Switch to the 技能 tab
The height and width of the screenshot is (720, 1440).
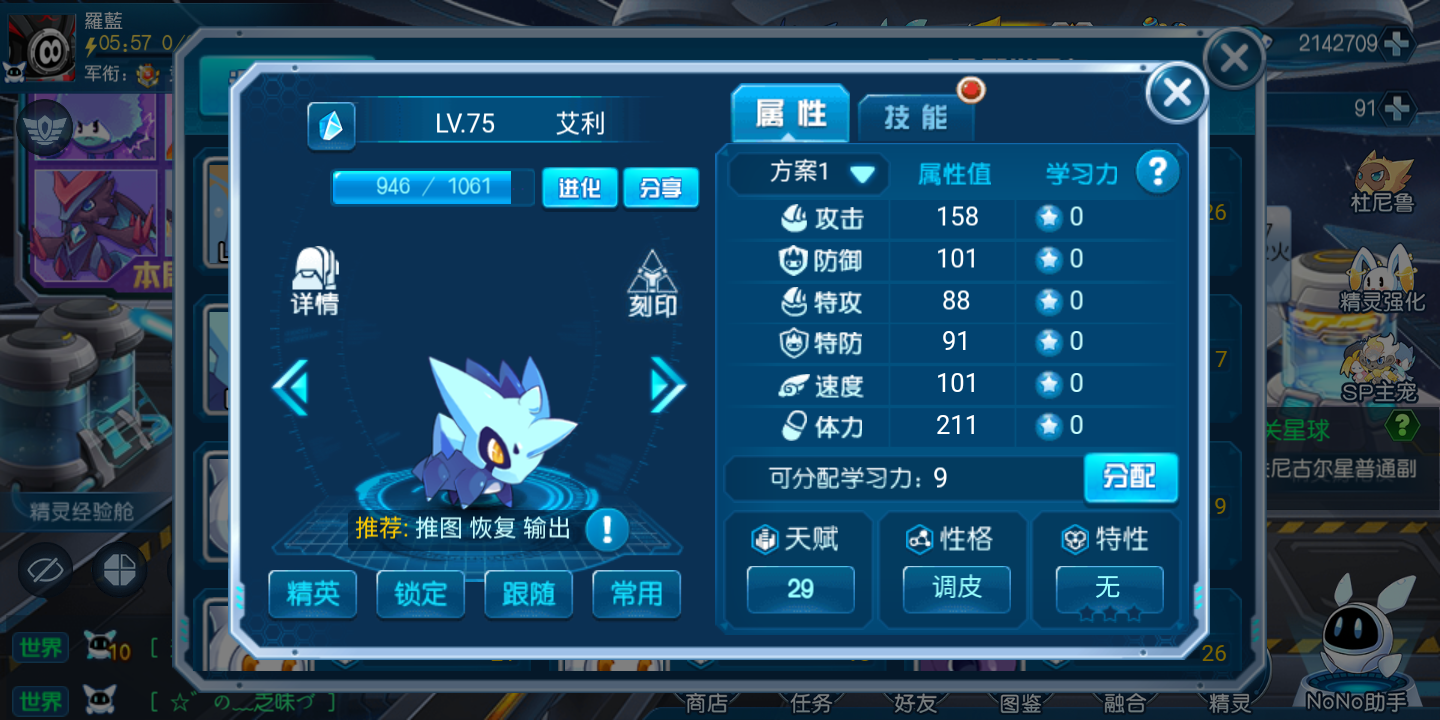[x=915, y=118]
